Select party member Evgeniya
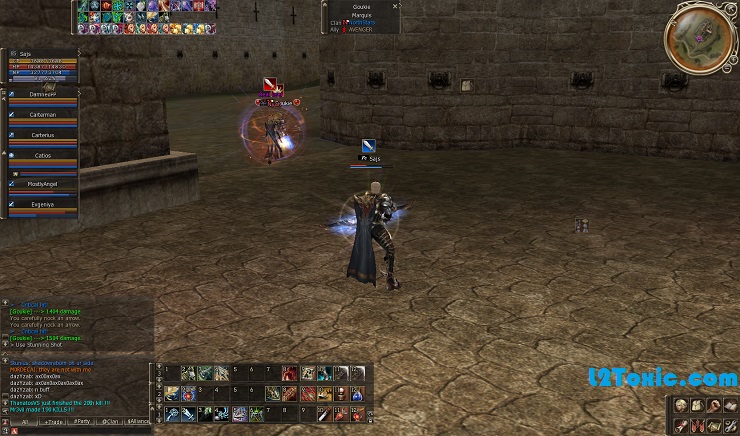 pyautogui.click(x=43, y=204)
